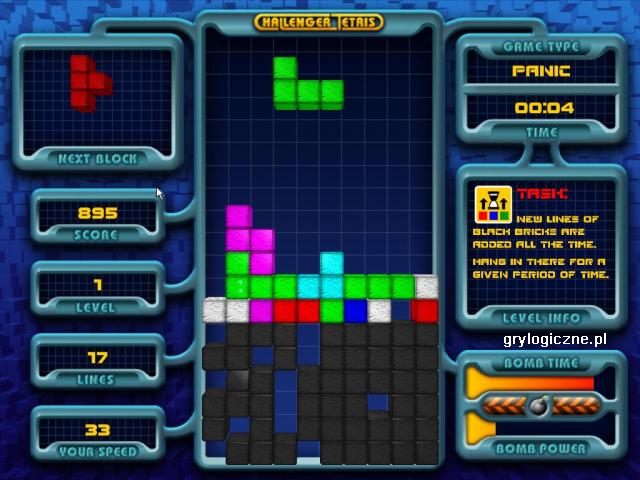Select the red next block preview
Image resolution: width=640 pixels, height=480 pixels.
click(91, 80)
